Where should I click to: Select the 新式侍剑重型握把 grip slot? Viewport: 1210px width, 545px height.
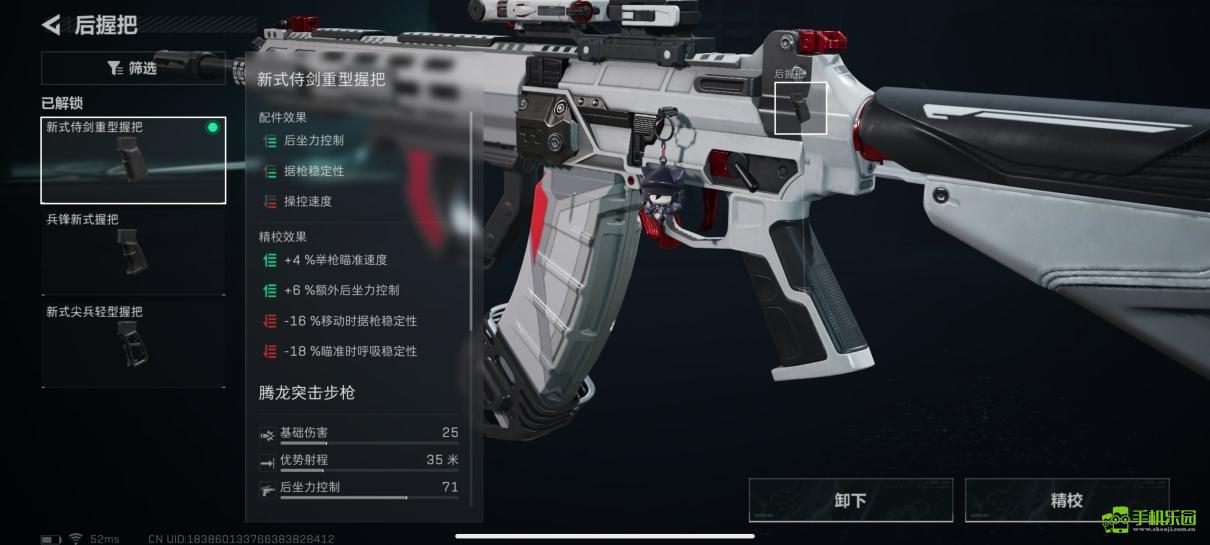coord(133,160)
